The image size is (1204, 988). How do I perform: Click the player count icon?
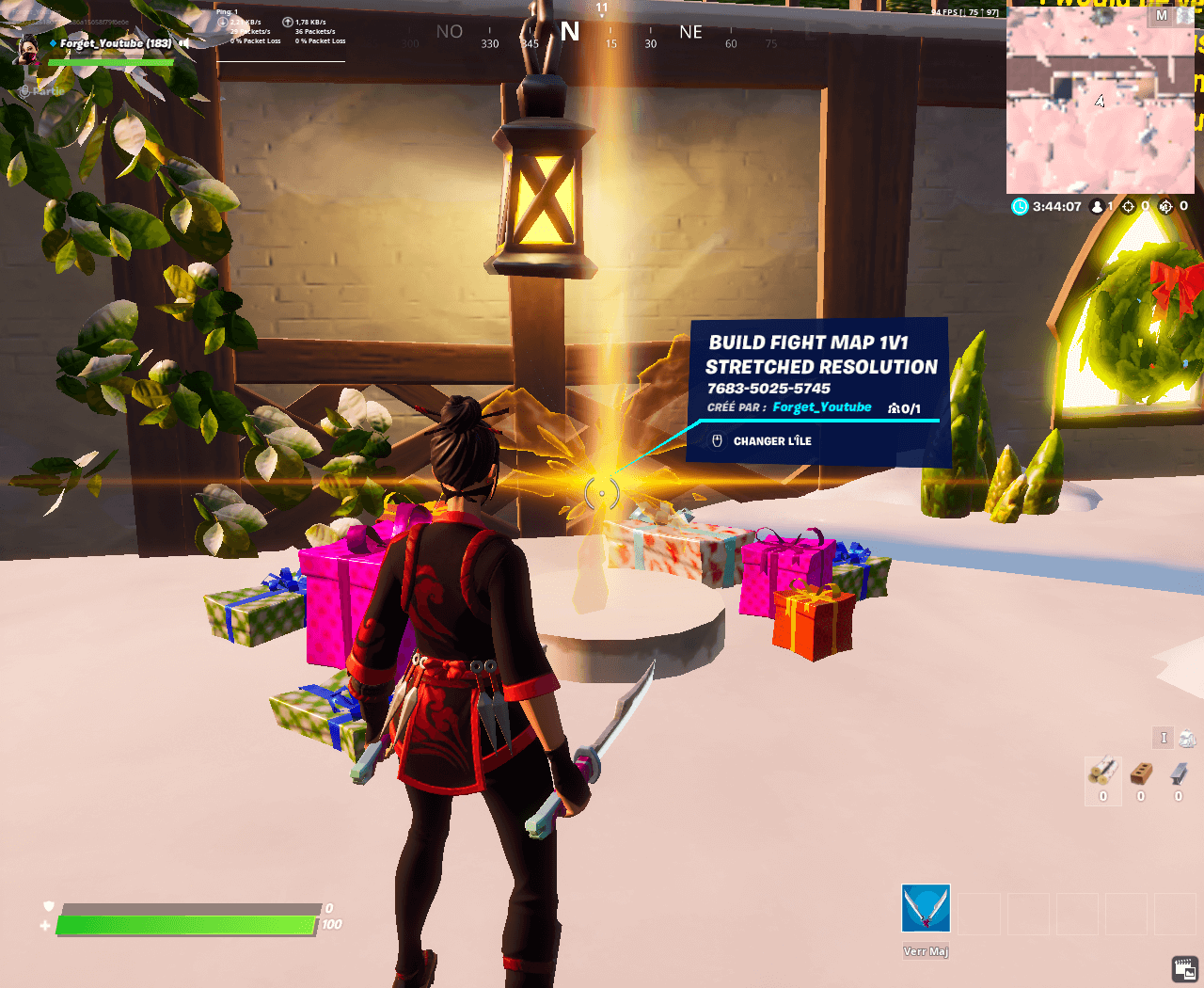coord(1097,207)
